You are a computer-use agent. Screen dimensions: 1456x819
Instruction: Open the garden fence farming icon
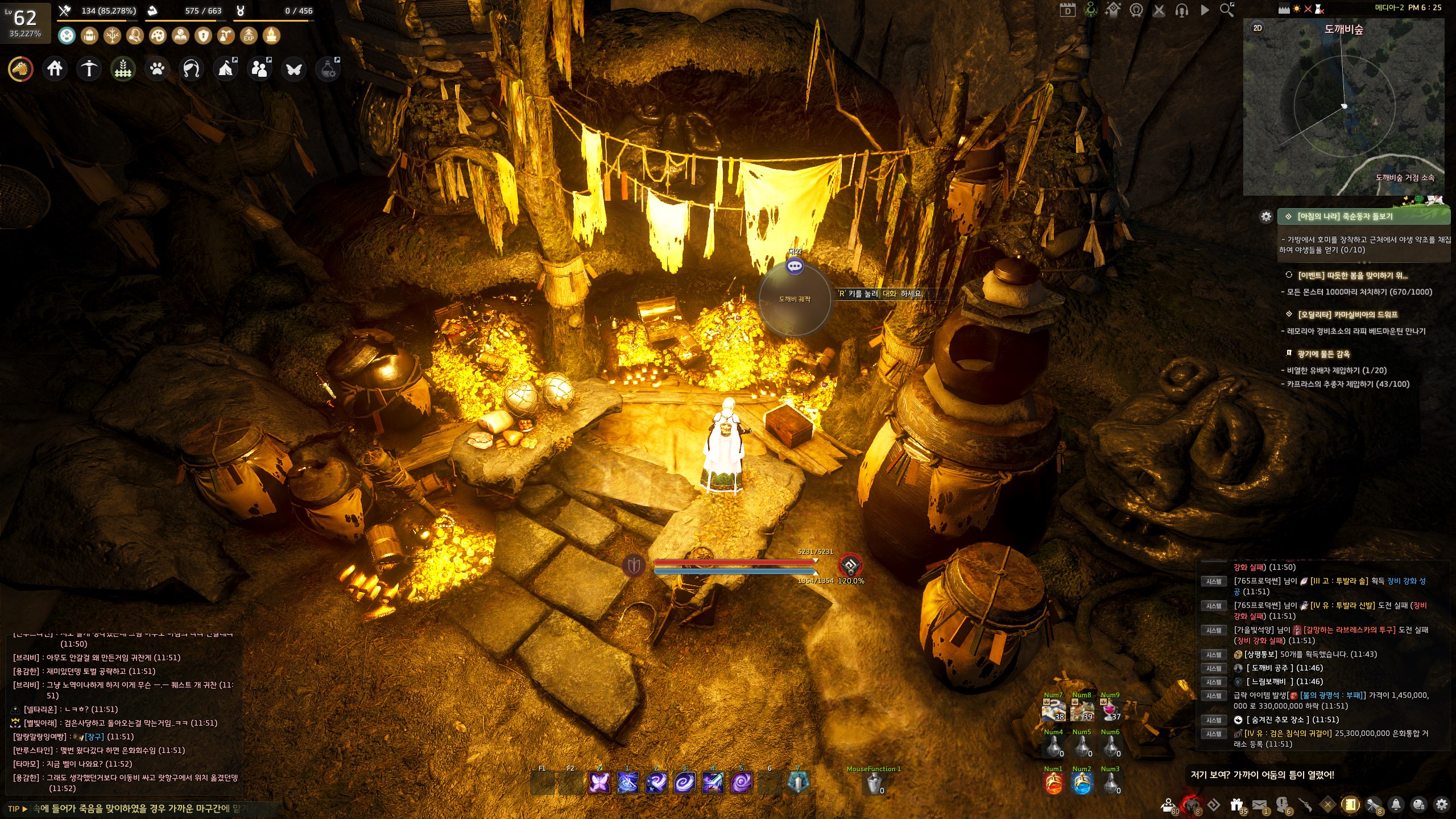[123, 69]
